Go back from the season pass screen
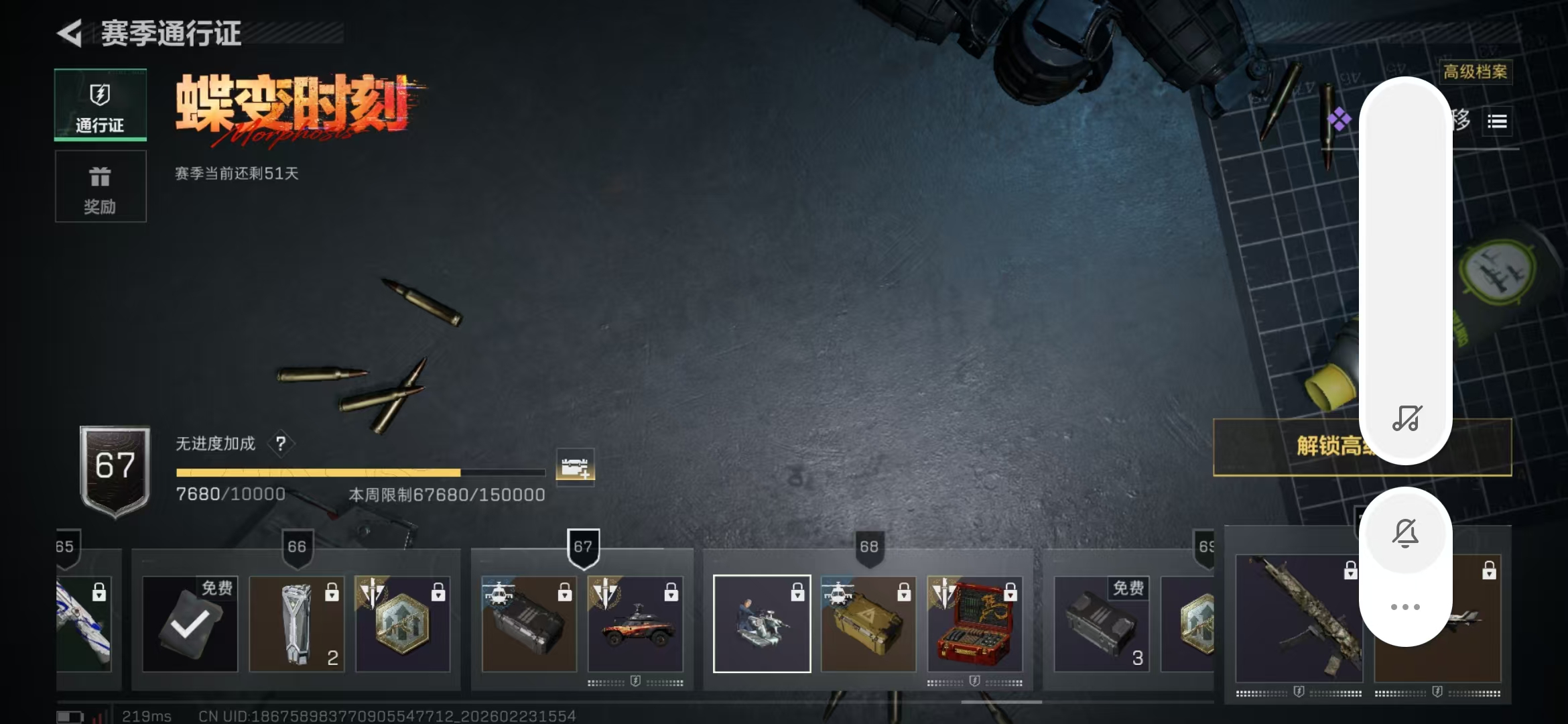This screenshot has height=724, width=1568. click(x=70, y=33)
